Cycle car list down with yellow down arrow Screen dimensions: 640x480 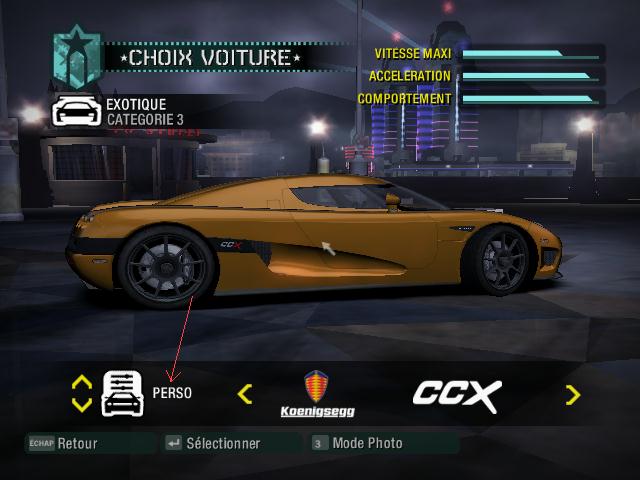click(82, 405)
